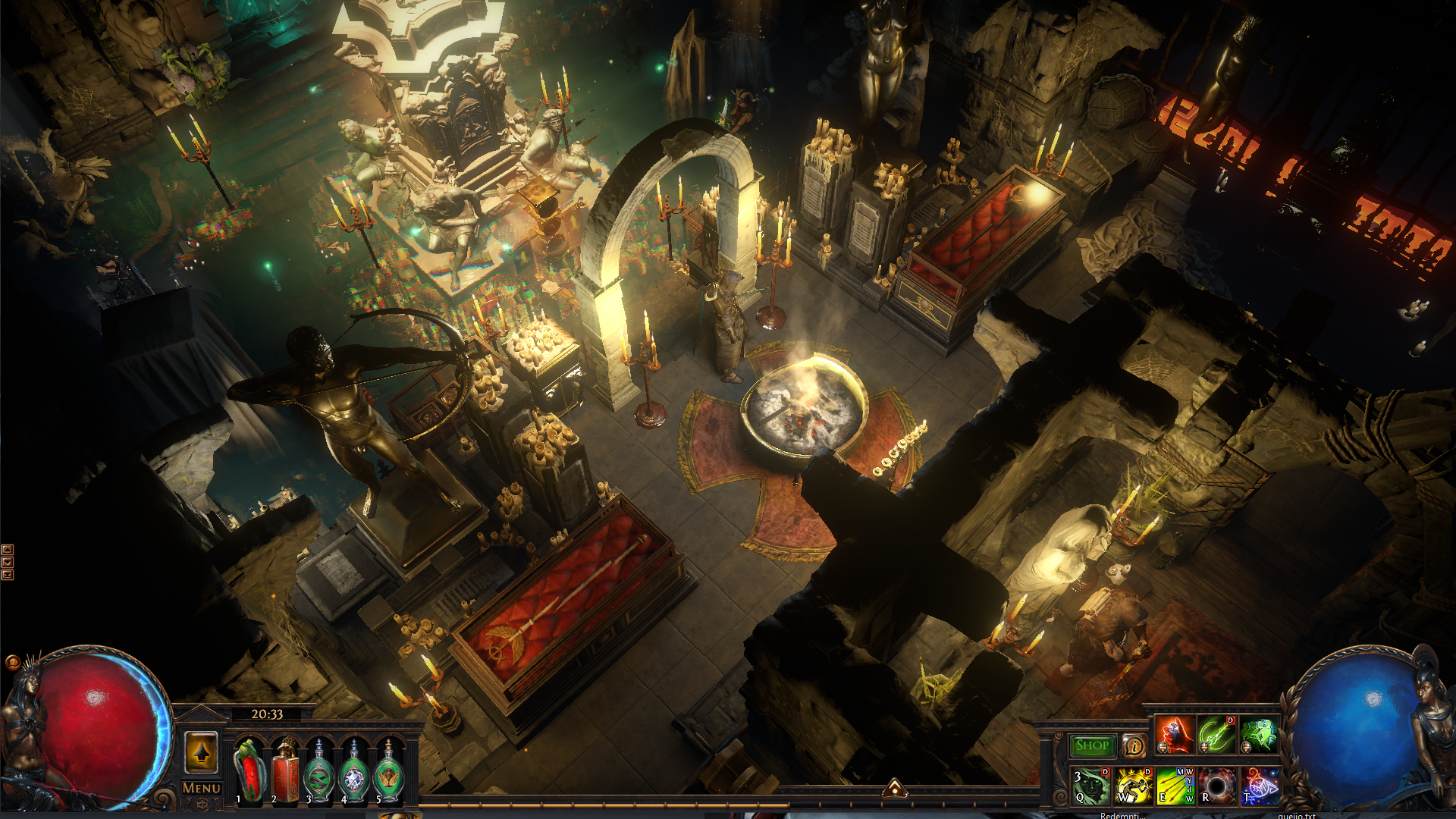Open the Menu button

click(202, 789)
